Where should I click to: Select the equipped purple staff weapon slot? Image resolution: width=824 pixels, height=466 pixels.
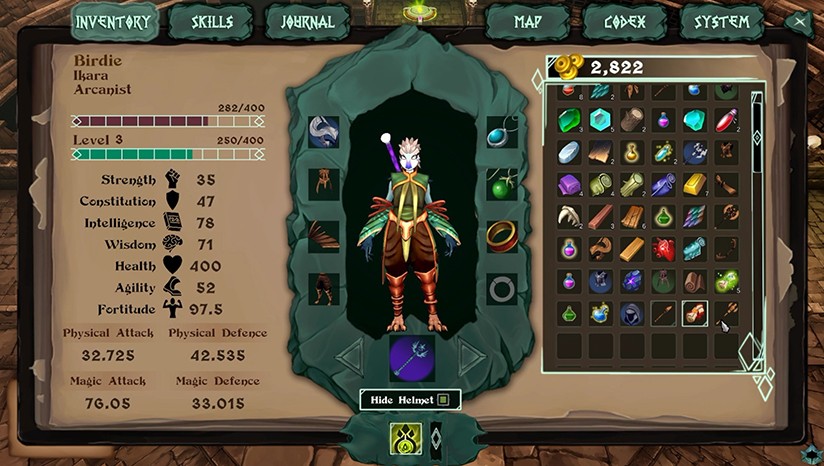[x=411, y=358]
